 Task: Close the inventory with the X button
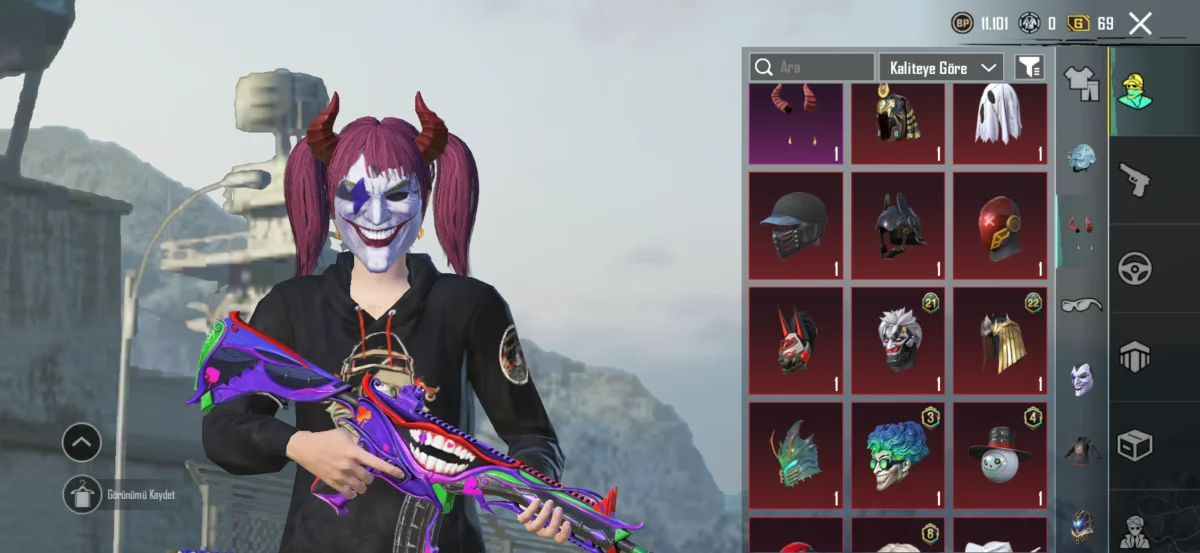click(x=1140, y=24)
